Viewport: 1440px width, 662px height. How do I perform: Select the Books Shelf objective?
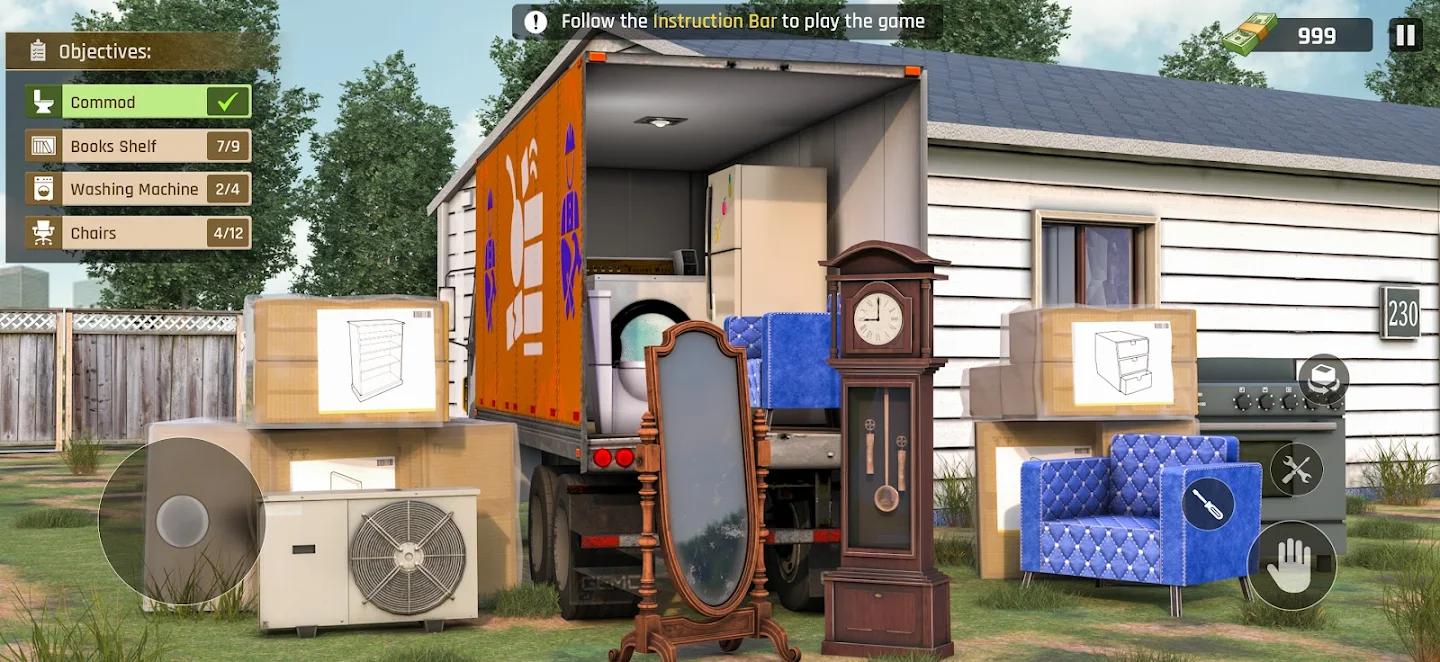138,146
